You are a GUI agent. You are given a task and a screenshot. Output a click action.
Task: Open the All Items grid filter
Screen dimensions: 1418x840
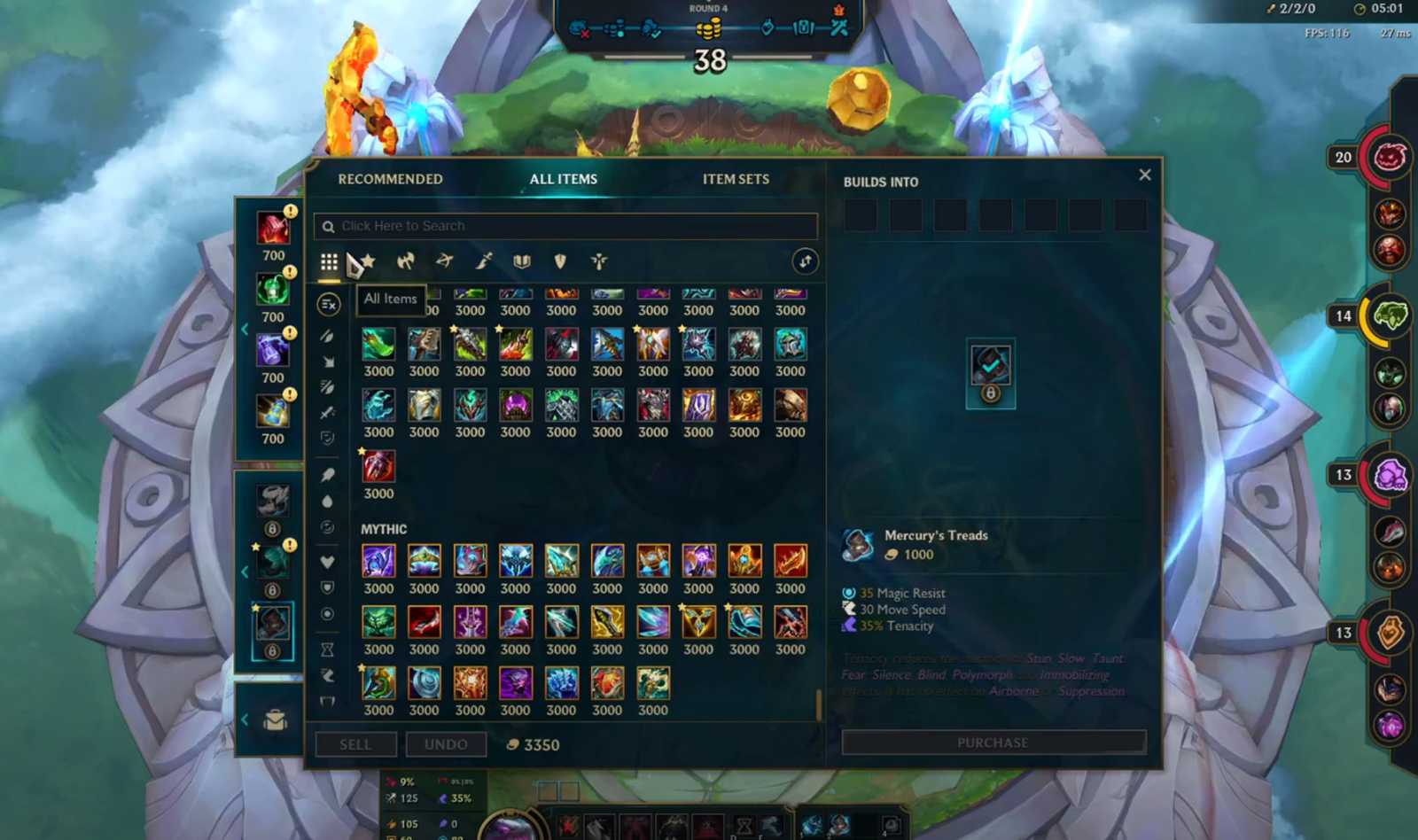tap(330, 261)
